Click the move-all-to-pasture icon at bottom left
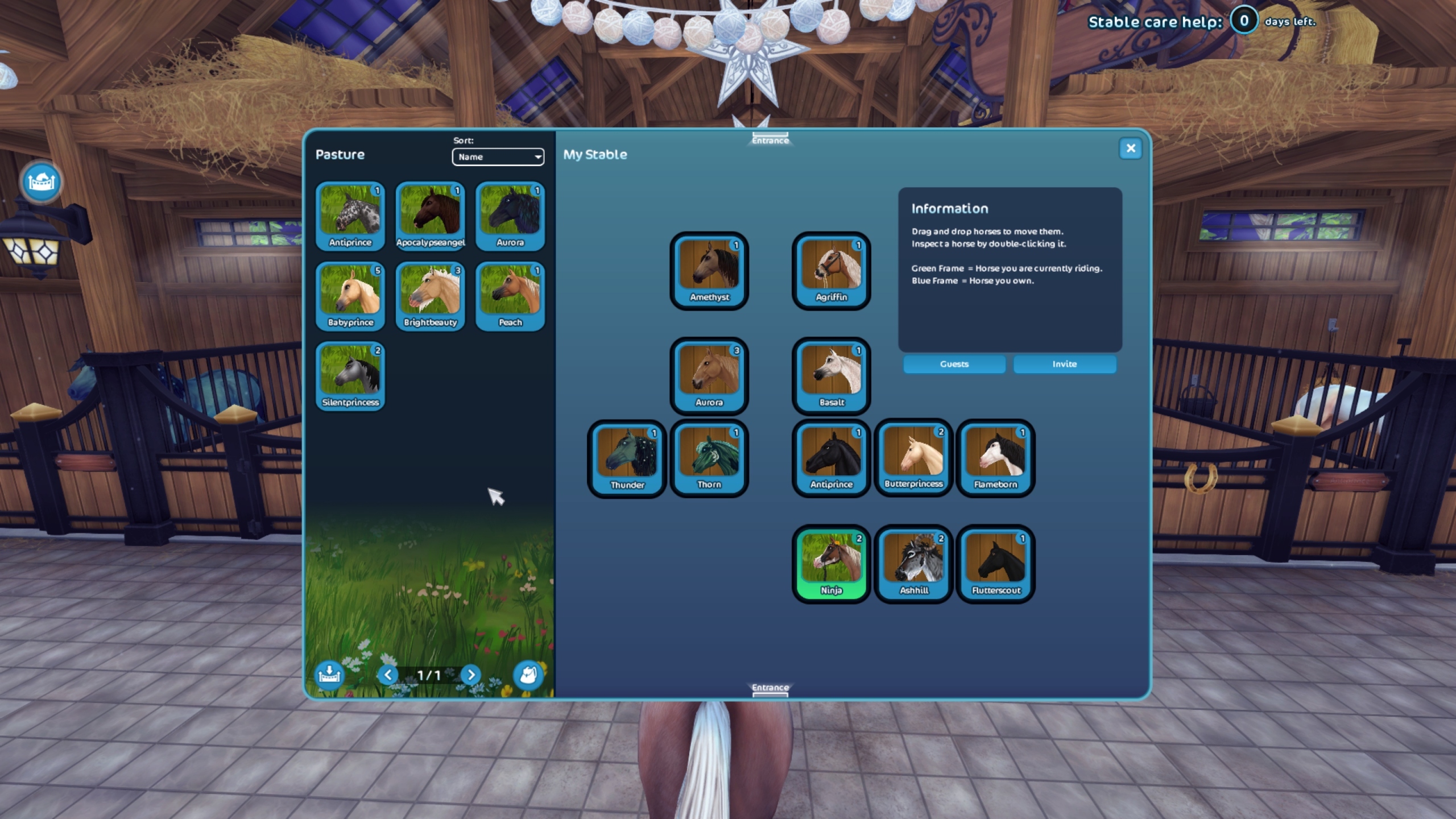Viewport: 1456px width, 819px height. tap(329, 675)
